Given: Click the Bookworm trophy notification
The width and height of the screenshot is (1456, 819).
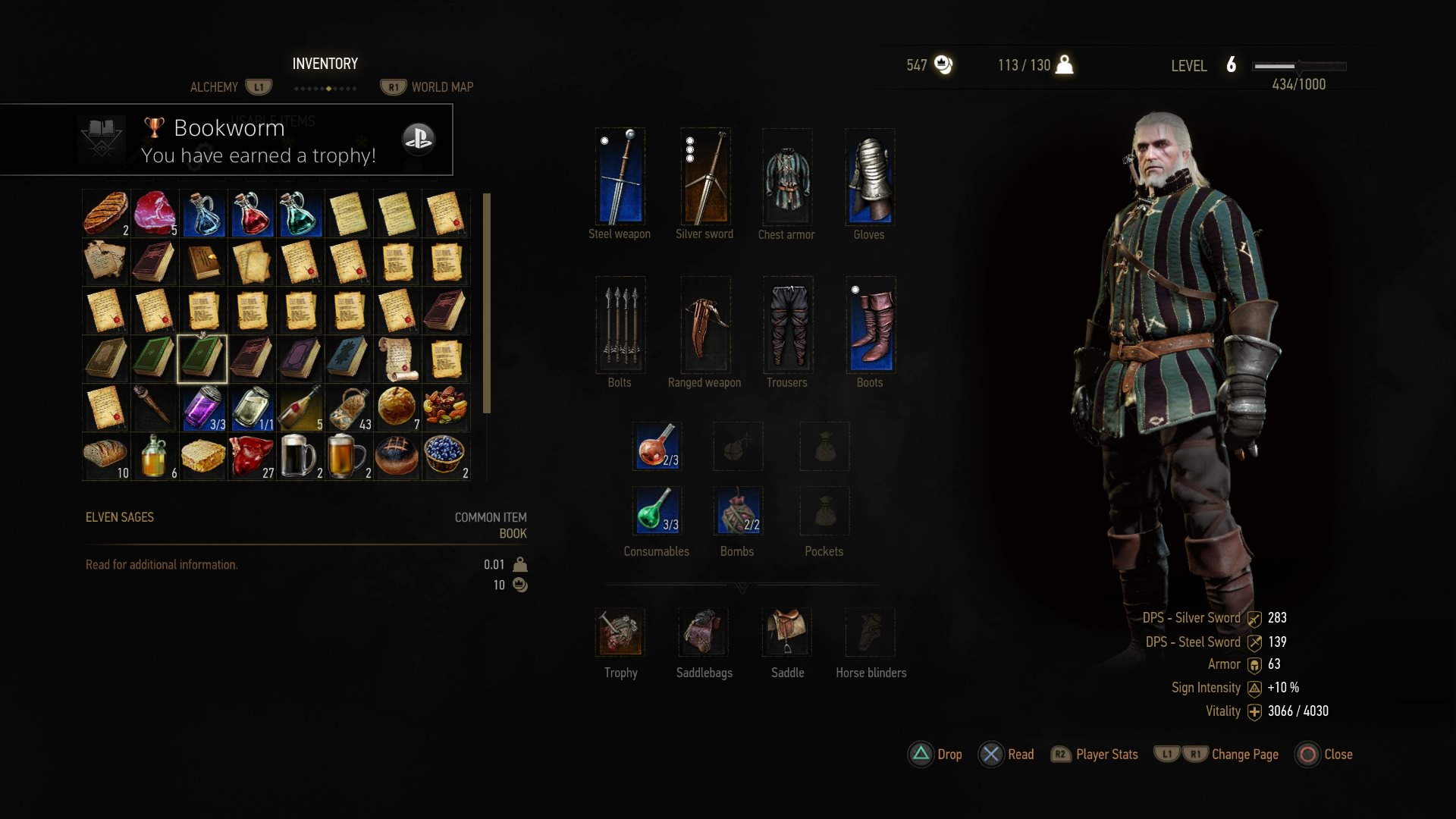Looking at the screenshot, I should (226, 140).
